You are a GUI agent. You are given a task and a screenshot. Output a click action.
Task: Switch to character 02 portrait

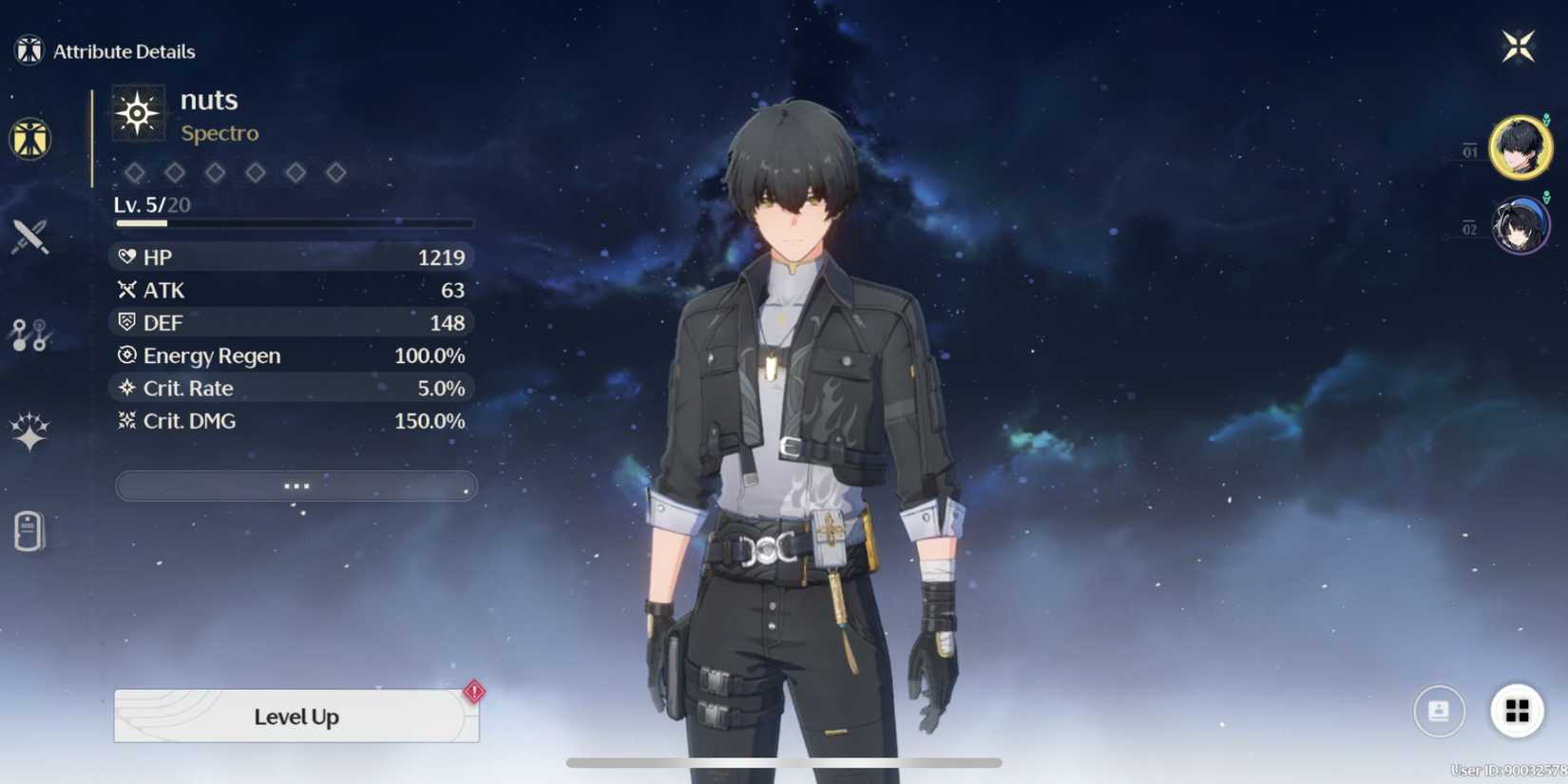(1521, 225)
